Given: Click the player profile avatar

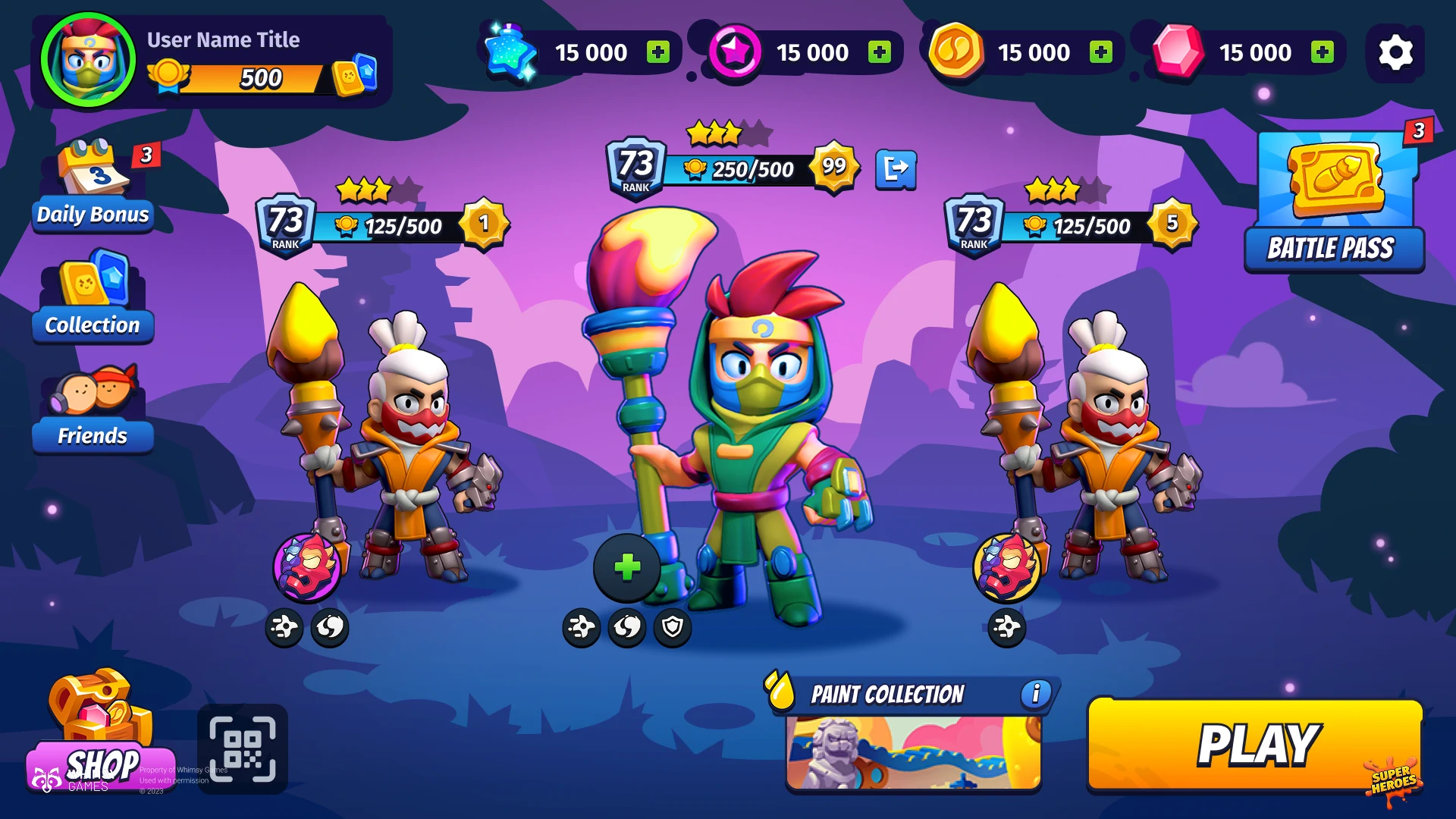Looking at the screenshot, I should click(x=89, y=59).
